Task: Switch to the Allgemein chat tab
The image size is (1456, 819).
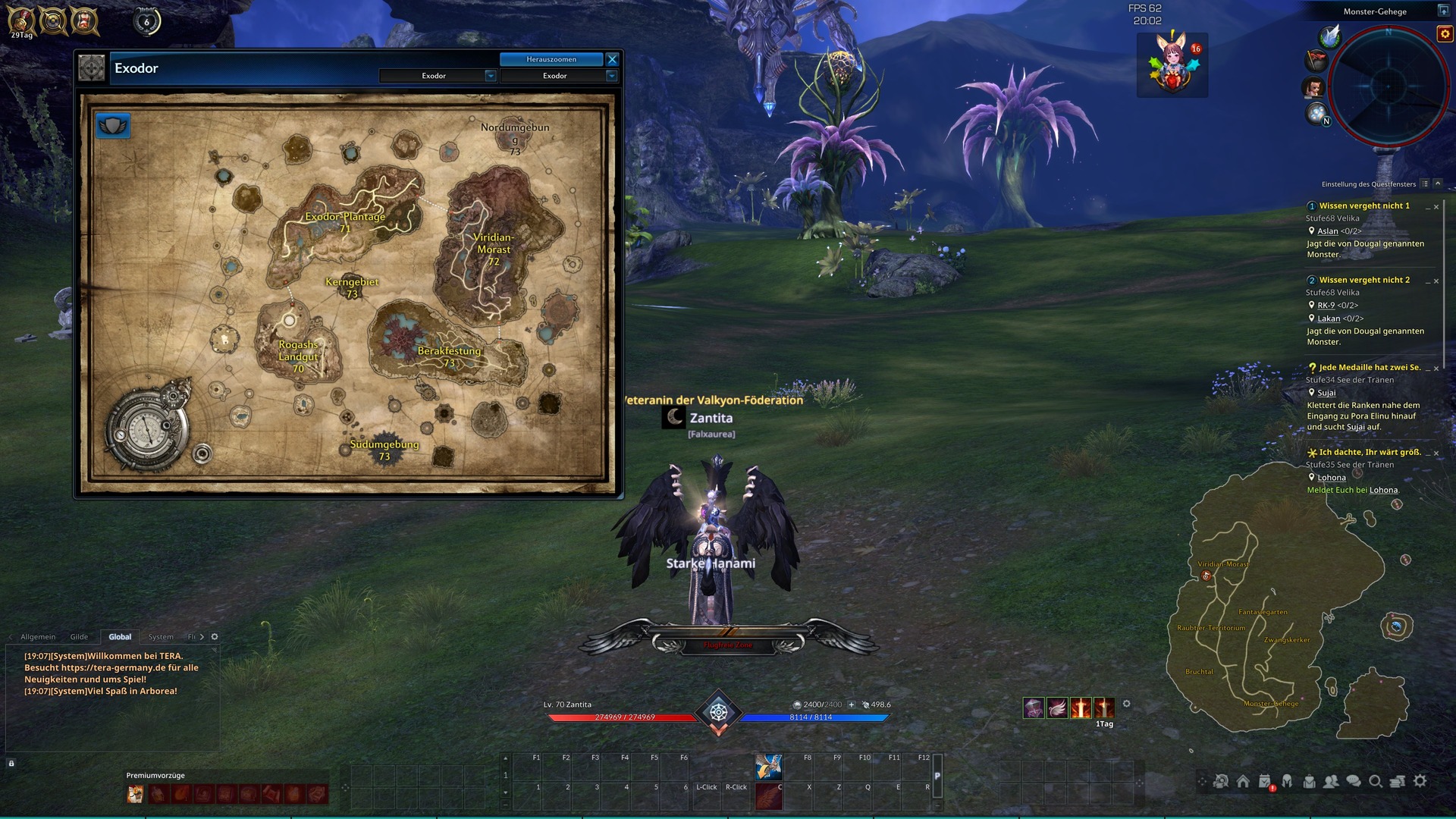Action: point(38,637)
